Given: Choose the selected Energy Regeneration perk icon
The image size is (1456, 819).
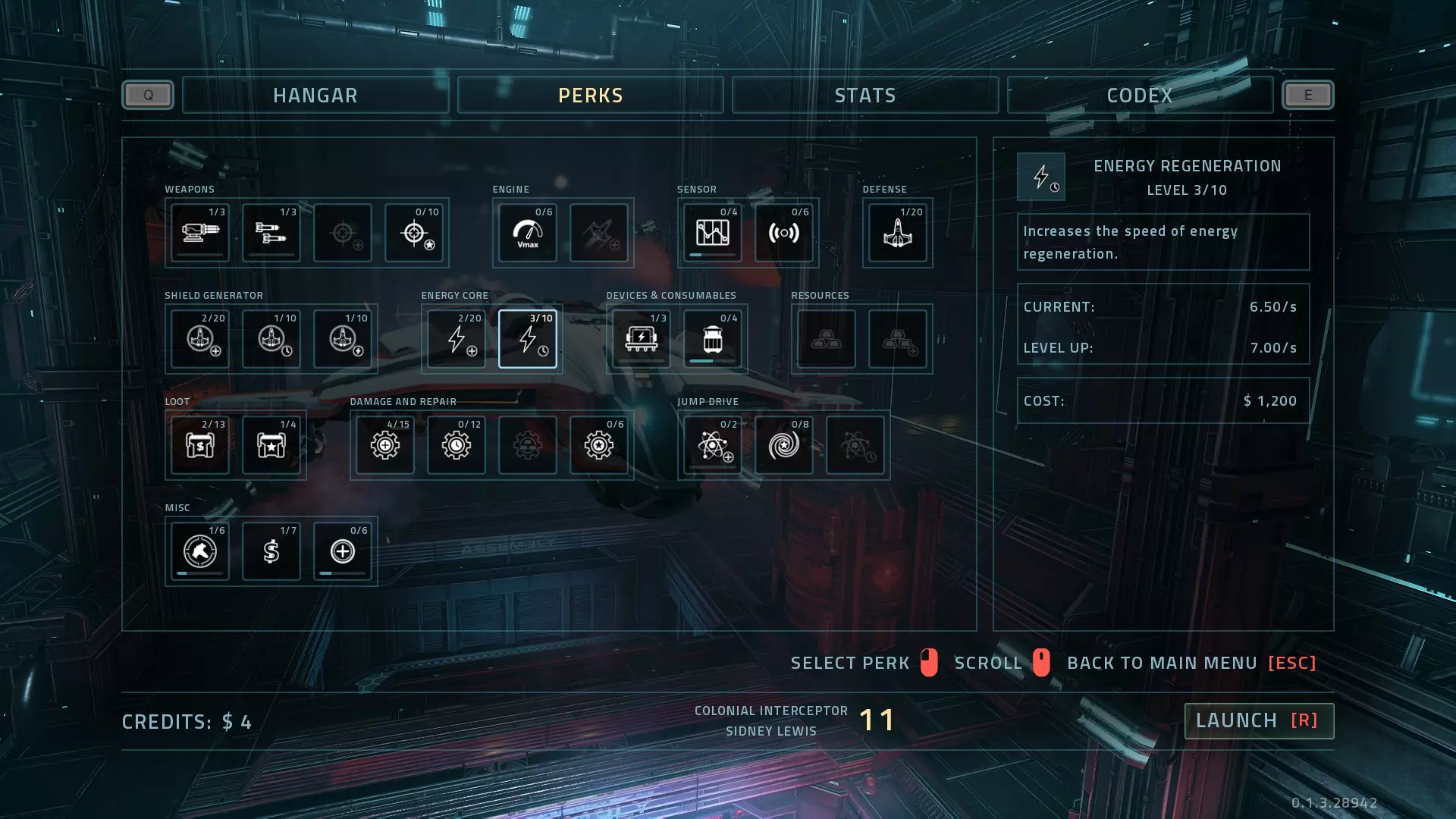Looking at the screenshot, I should point(528,339).
